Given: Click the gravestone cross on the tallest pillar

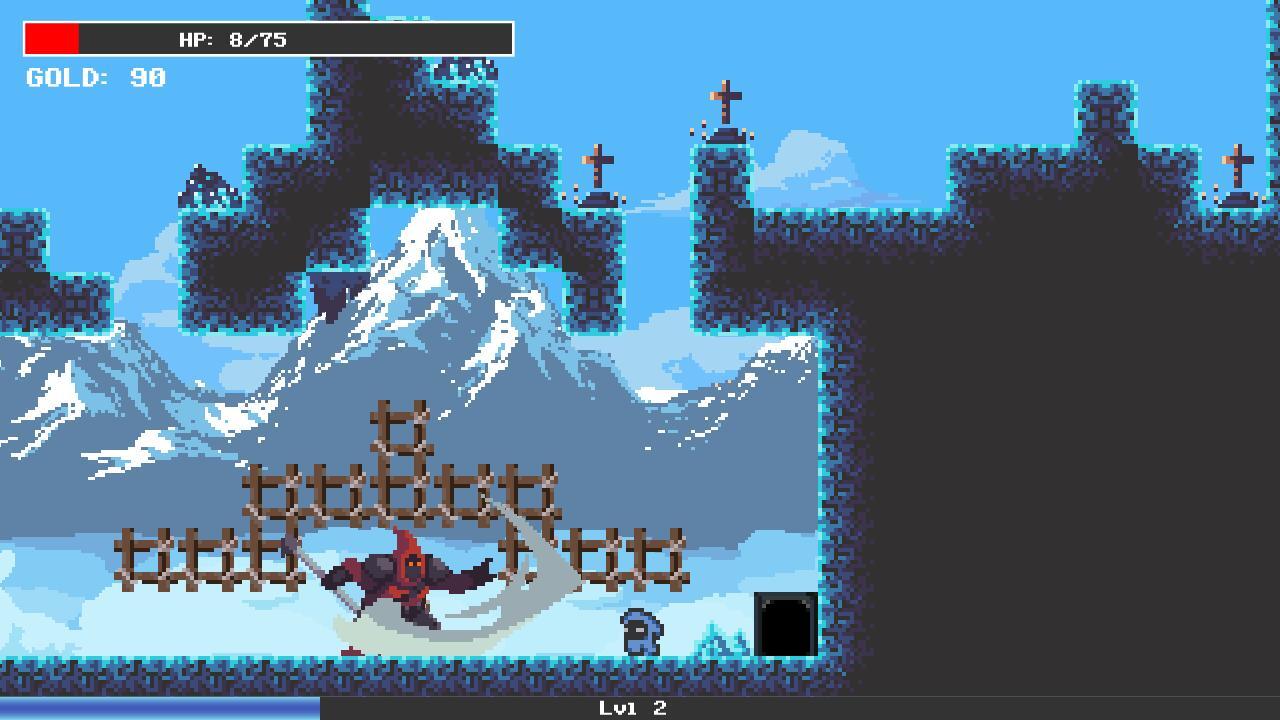Looking at the screenshot, I should click(x=724, y=98).
